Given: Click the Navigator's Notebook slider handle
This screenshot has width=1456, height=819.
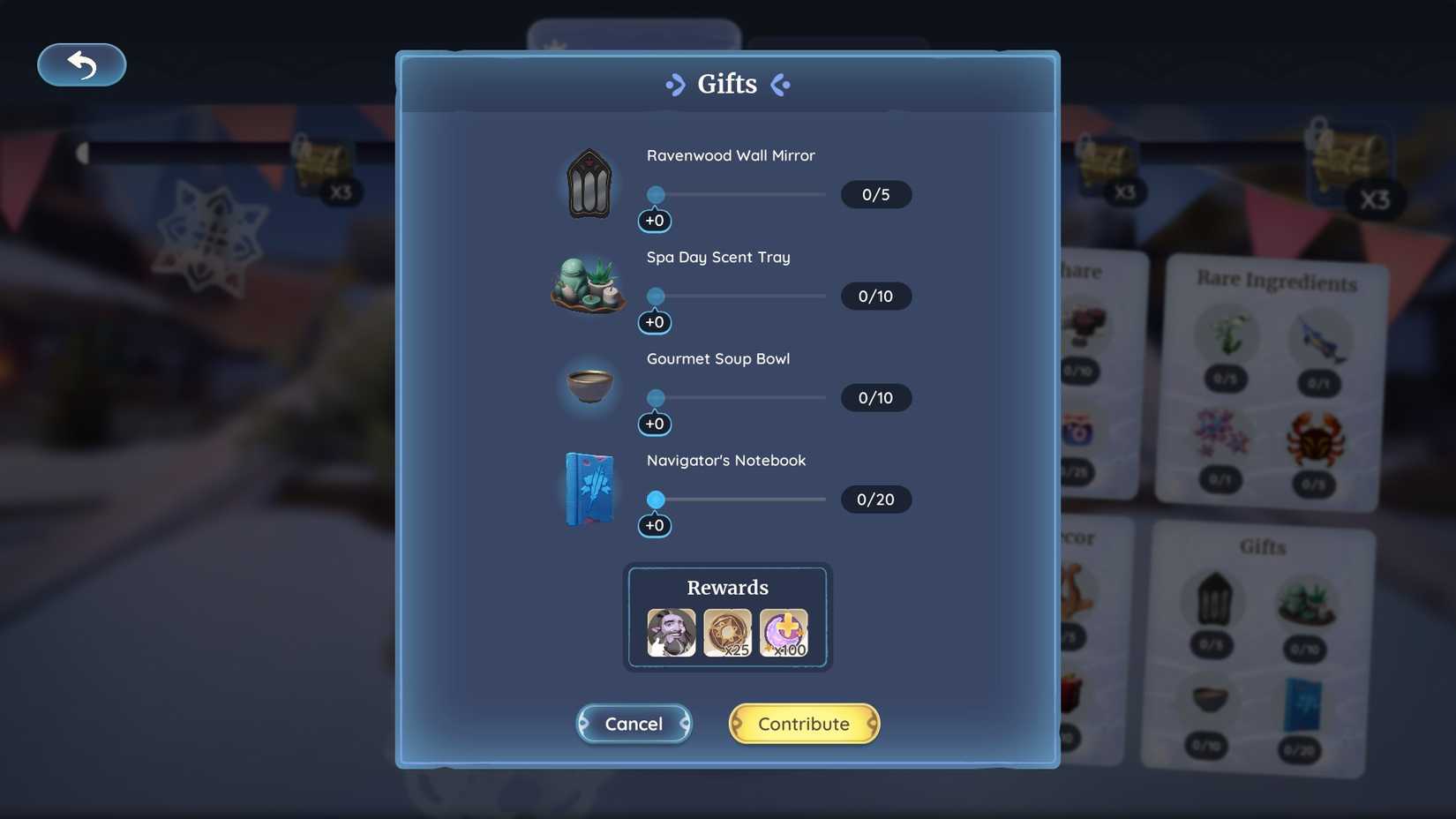Looking at the screenshot, I should 655,499.
